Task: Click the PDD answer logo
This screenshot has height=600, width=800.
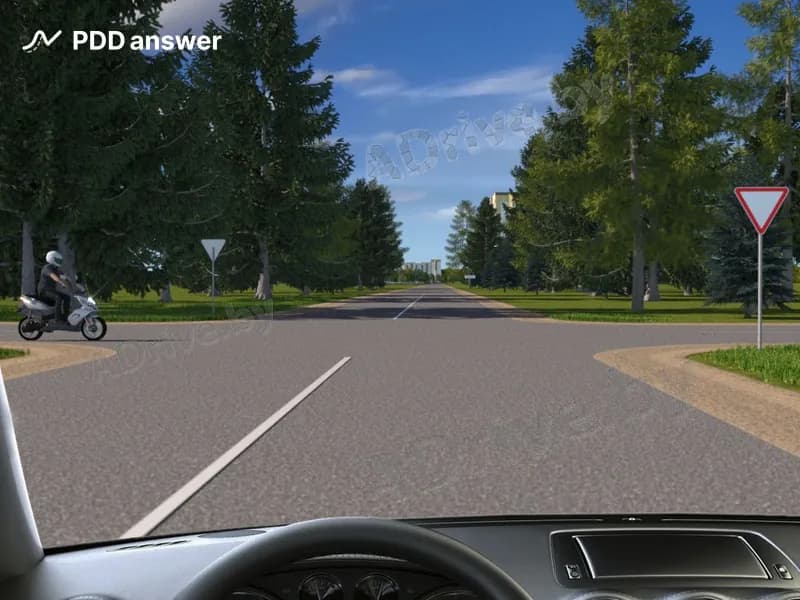Action: tap(122, 41)
